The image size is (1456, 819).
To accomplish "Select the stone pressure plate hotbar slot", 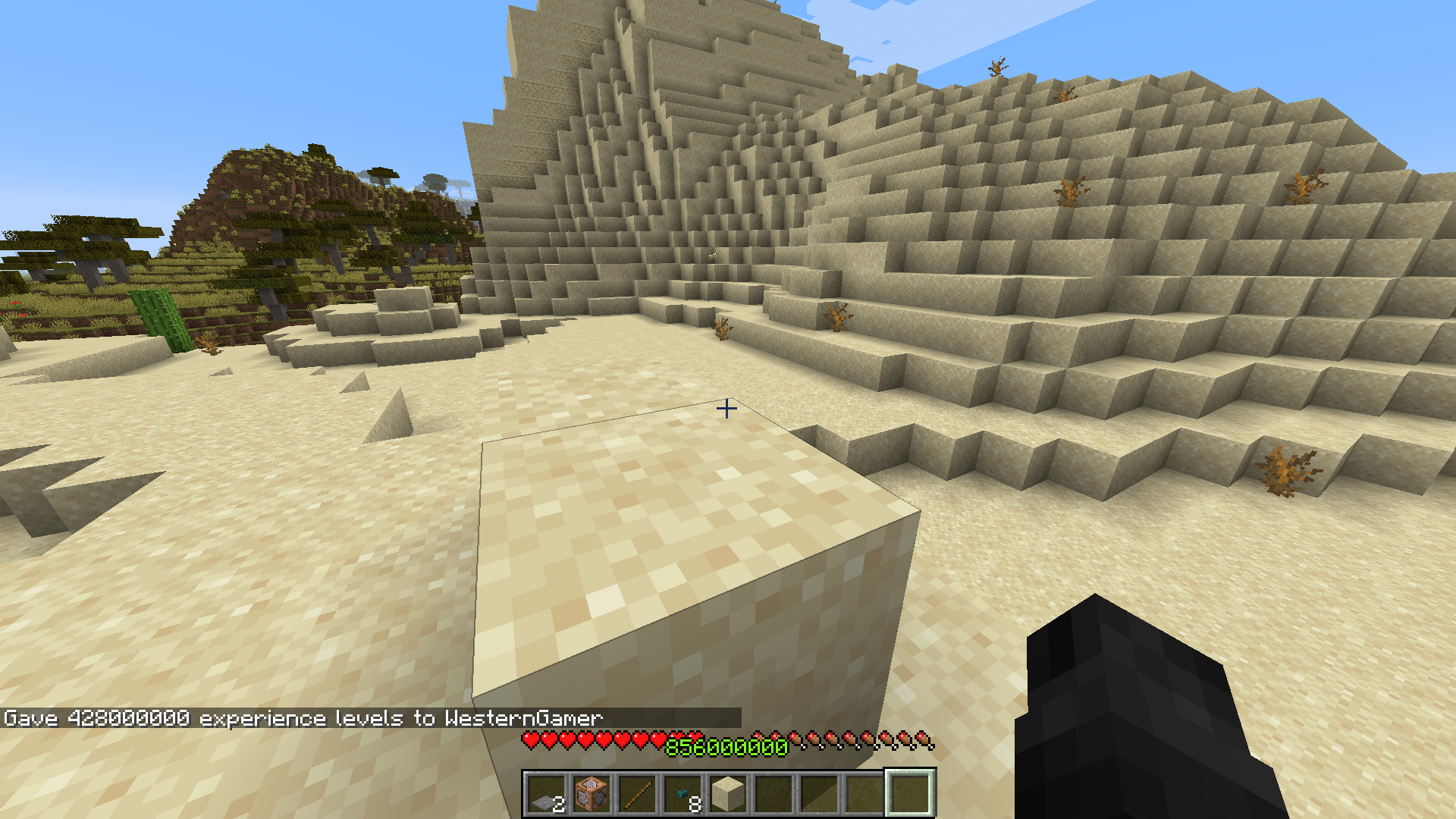I will click(x=546, y=794).
